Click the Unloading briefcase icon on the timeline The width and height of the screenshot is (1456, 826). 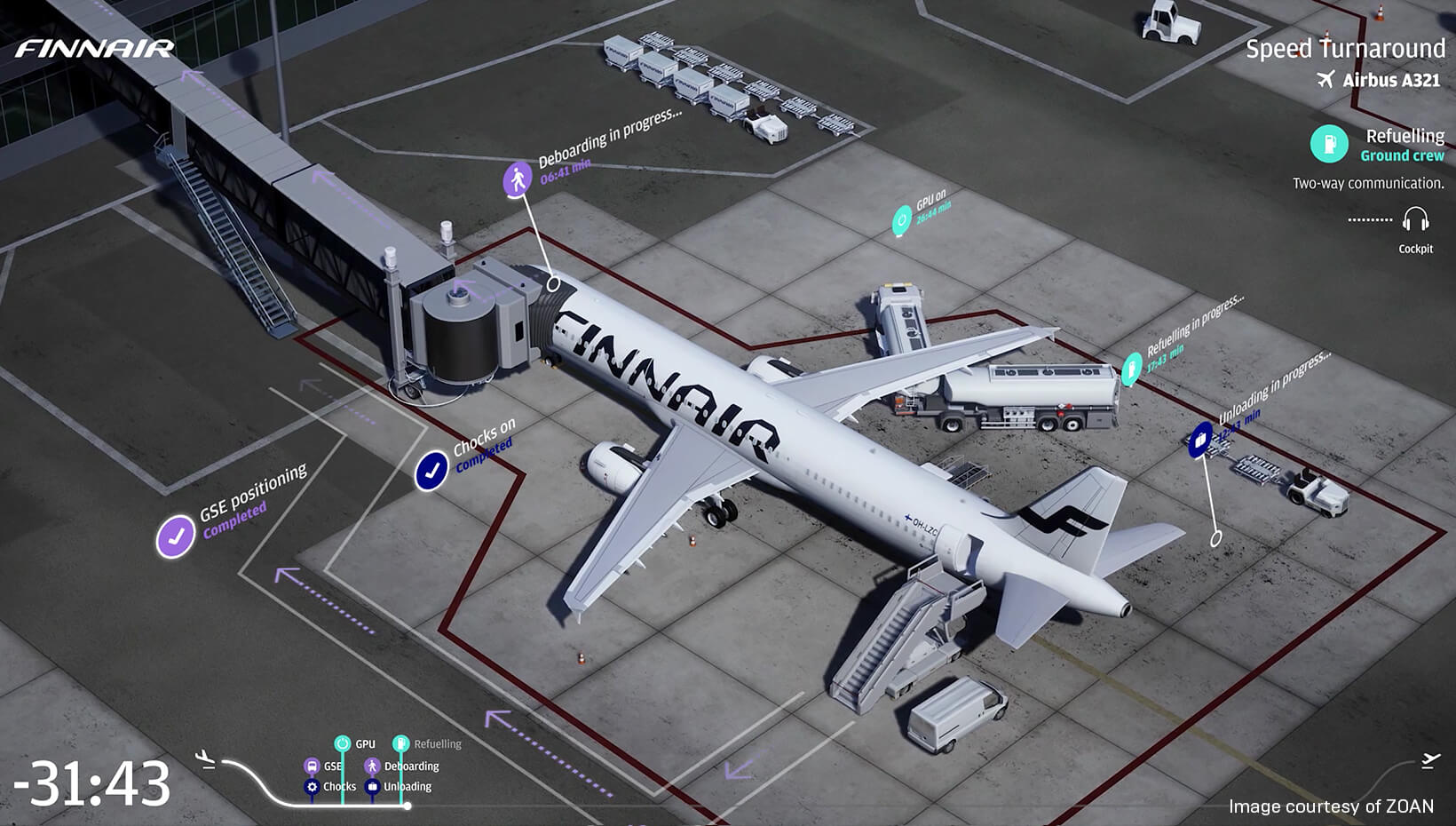[373, 786]
